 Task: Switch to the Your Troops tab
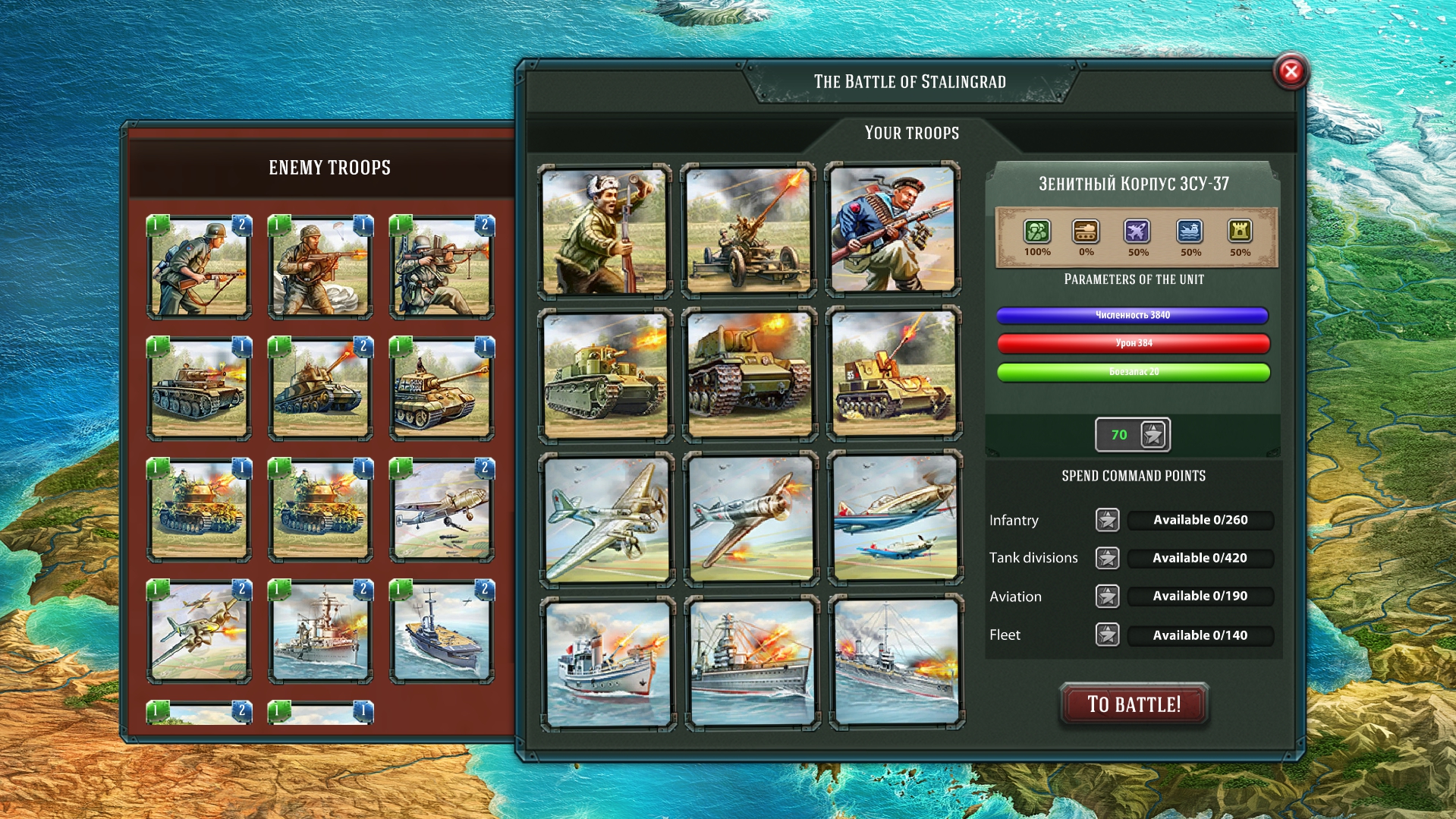(x=911, y=133)
